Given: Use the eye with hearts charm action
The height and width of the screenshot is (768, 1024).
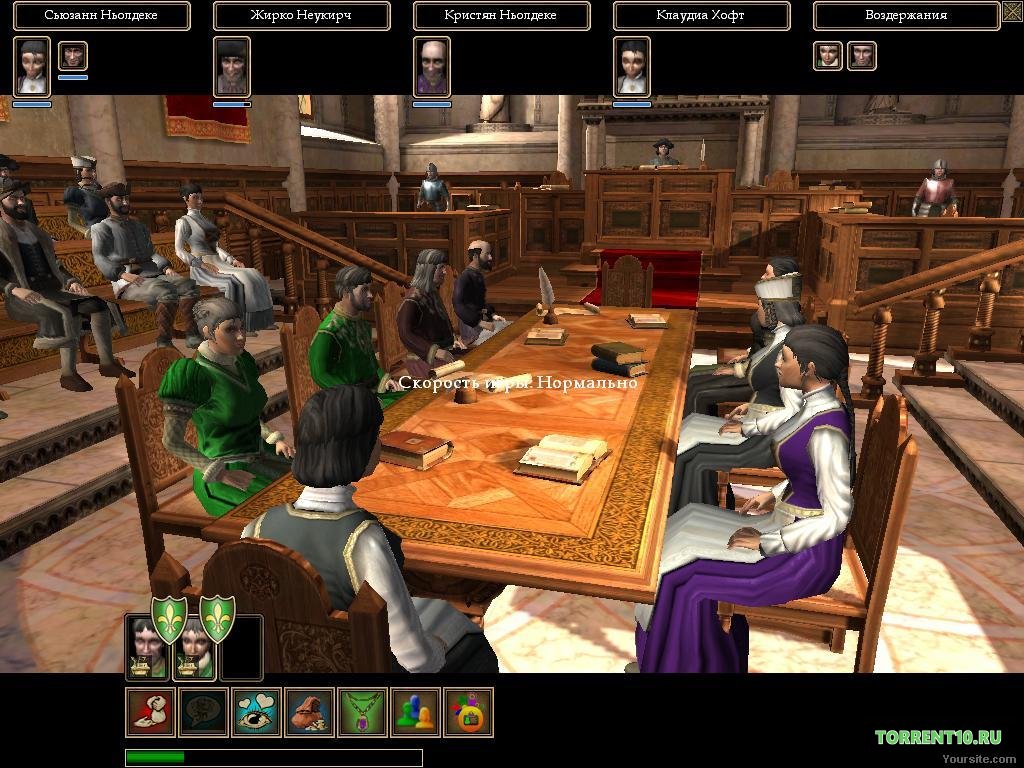Looking at the screenshot, I should (258, 712).
